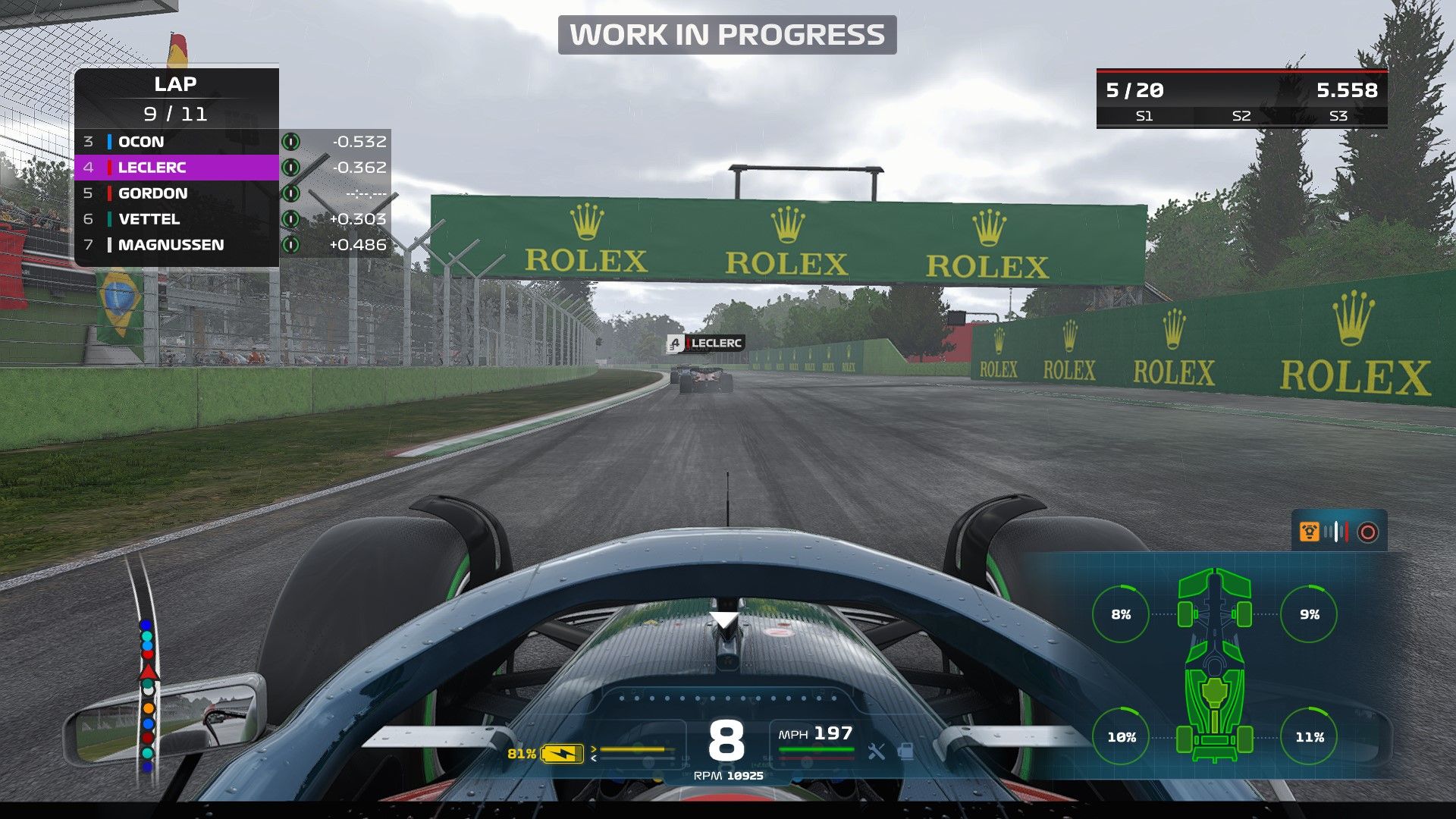Click the rear-right 11% tyre wear gauge
The width and height of the screenshot is (1456, 819).
click(x=1310, y=735)
